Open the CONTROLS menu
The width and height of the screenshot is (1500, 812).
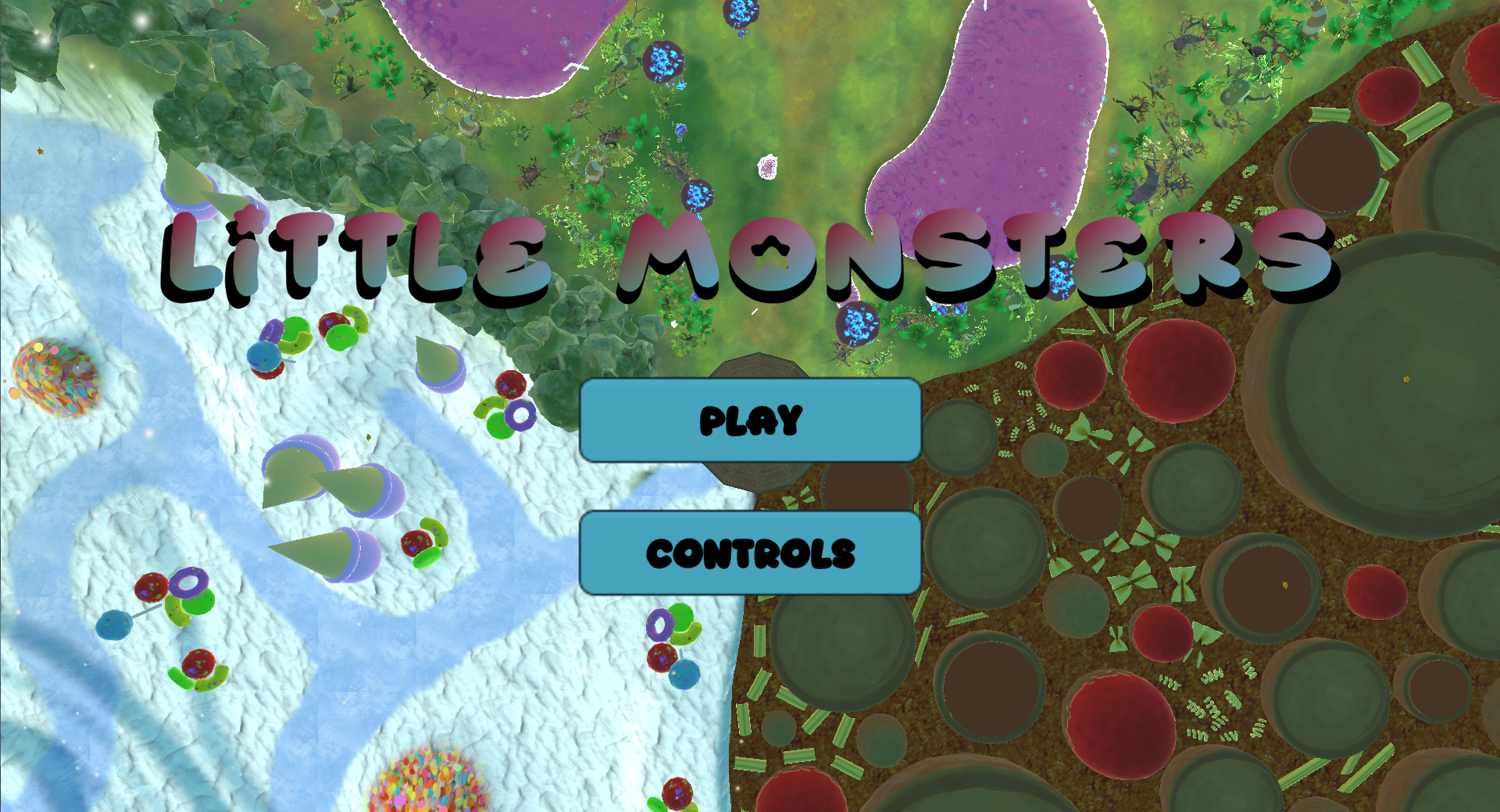tap(748, 553)
